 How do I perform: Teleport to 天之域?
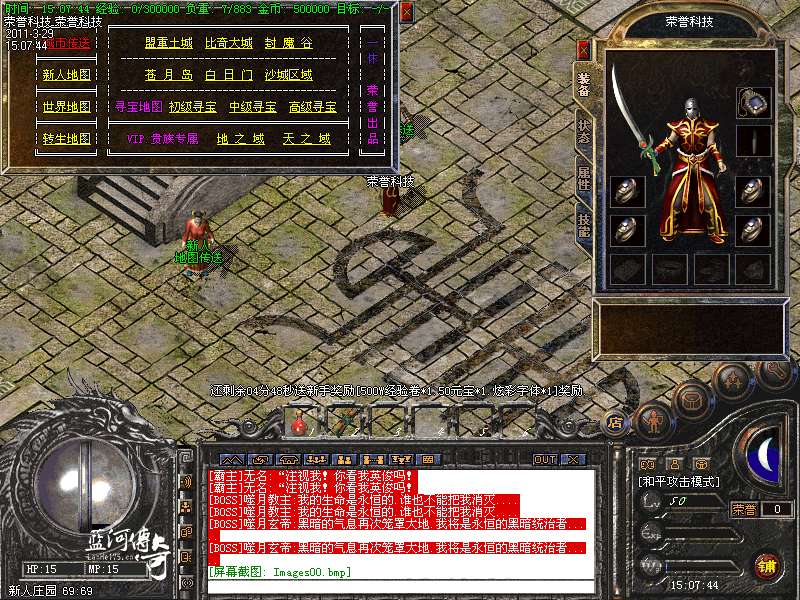[306, 139]
